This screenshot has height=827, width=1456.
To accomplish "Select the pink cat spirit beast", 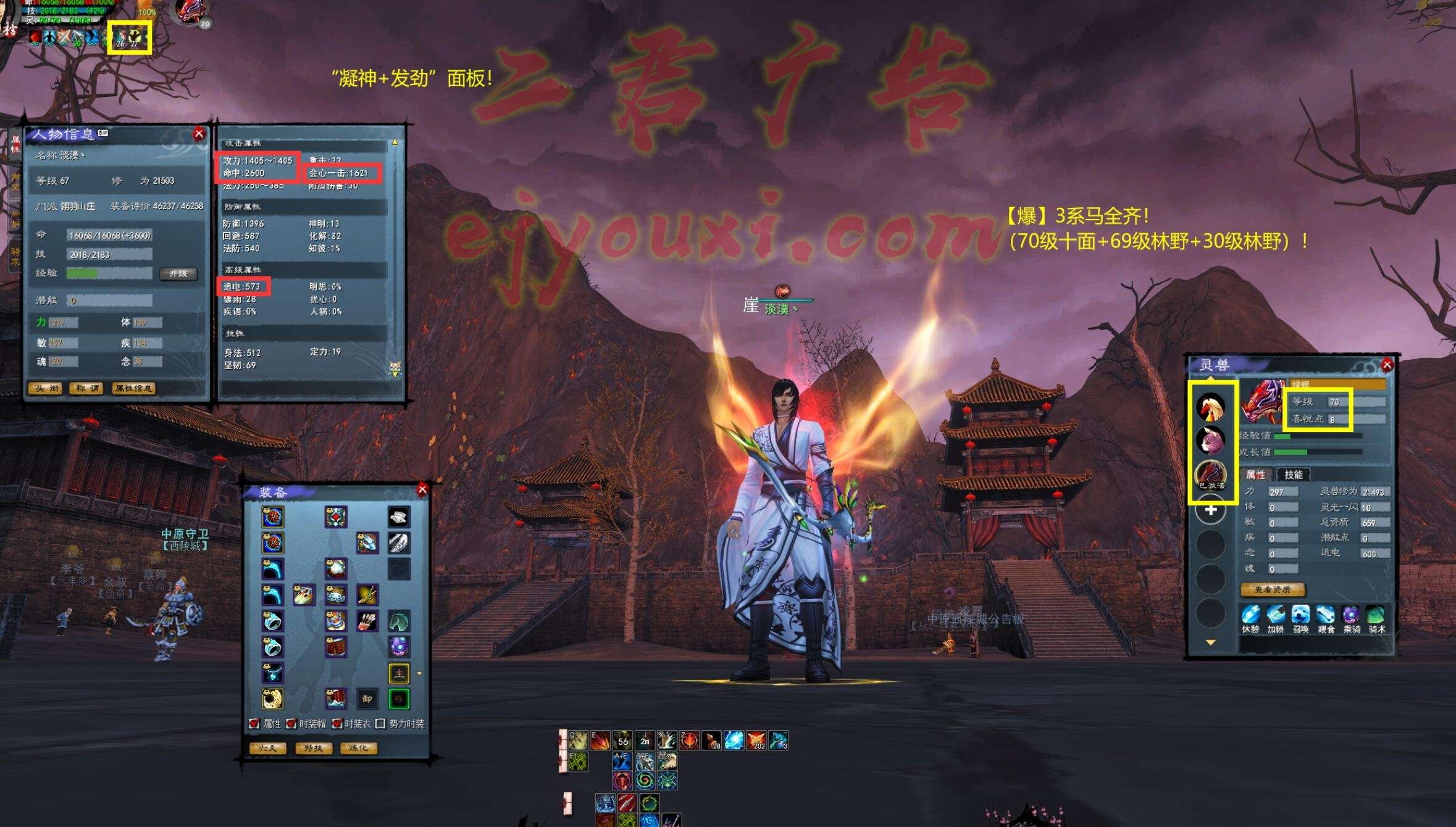I will pyautogui.click(x=1210, y=441).
